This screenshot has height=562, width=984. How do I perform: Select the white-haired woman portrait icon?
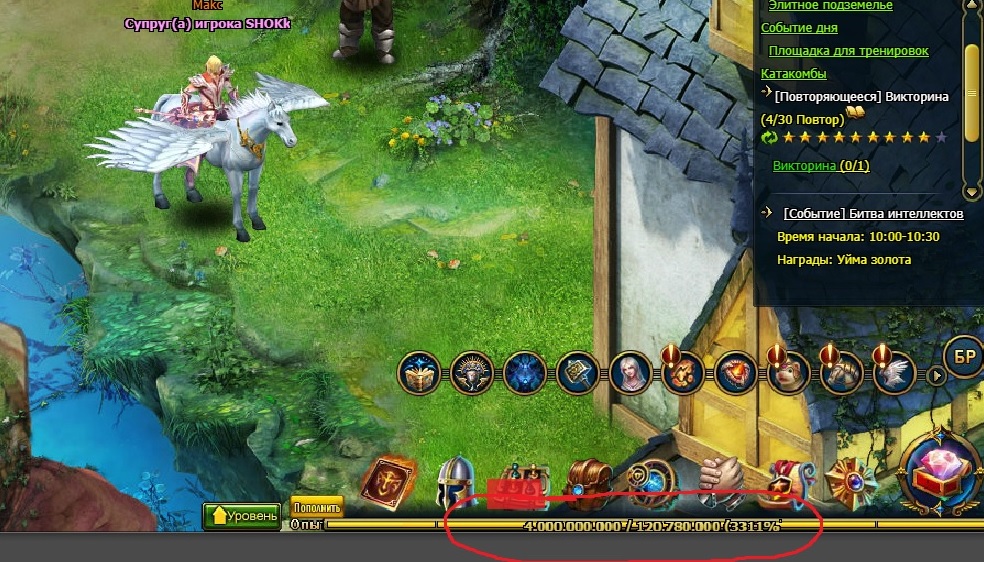pos(630,374)
